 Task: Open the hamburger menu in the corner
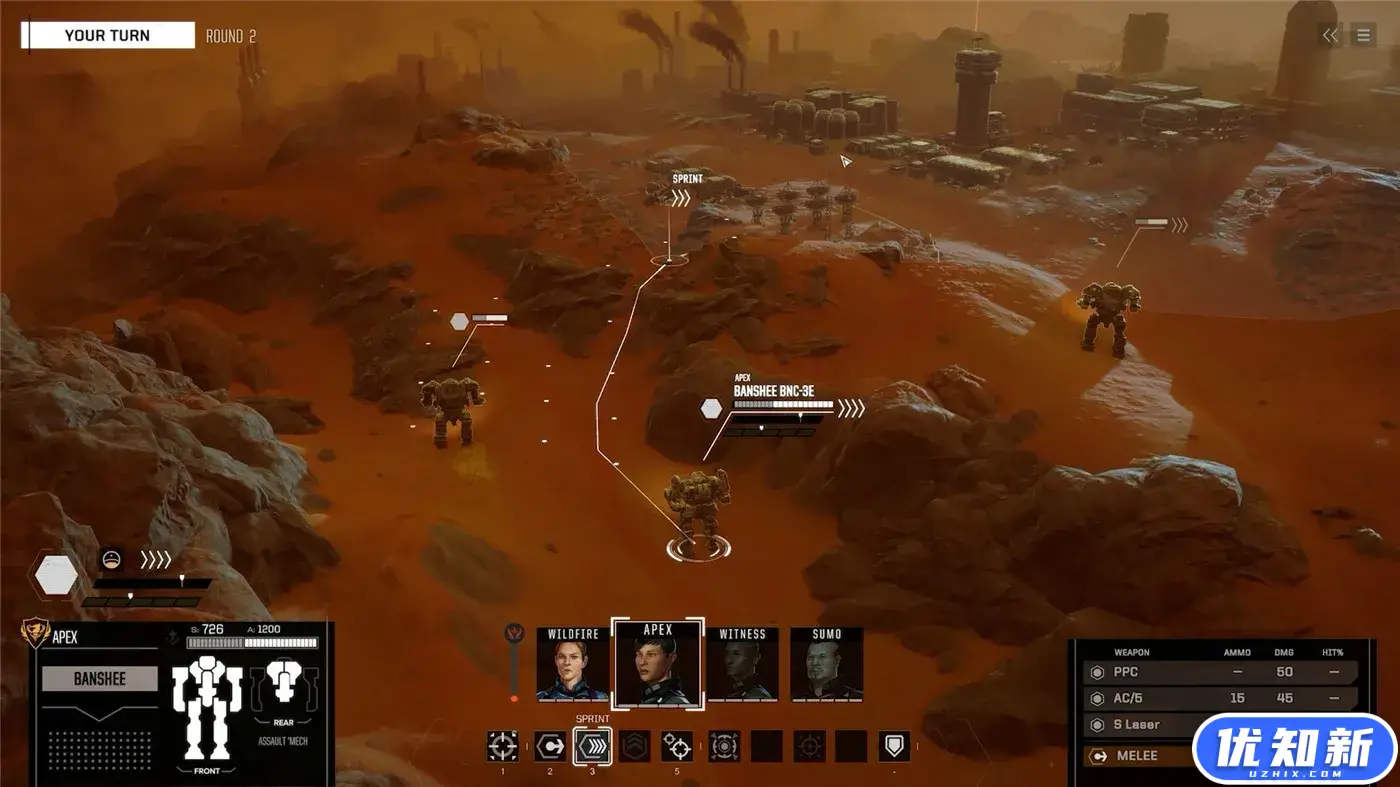pyautogui.click(x=1363, y=36)
